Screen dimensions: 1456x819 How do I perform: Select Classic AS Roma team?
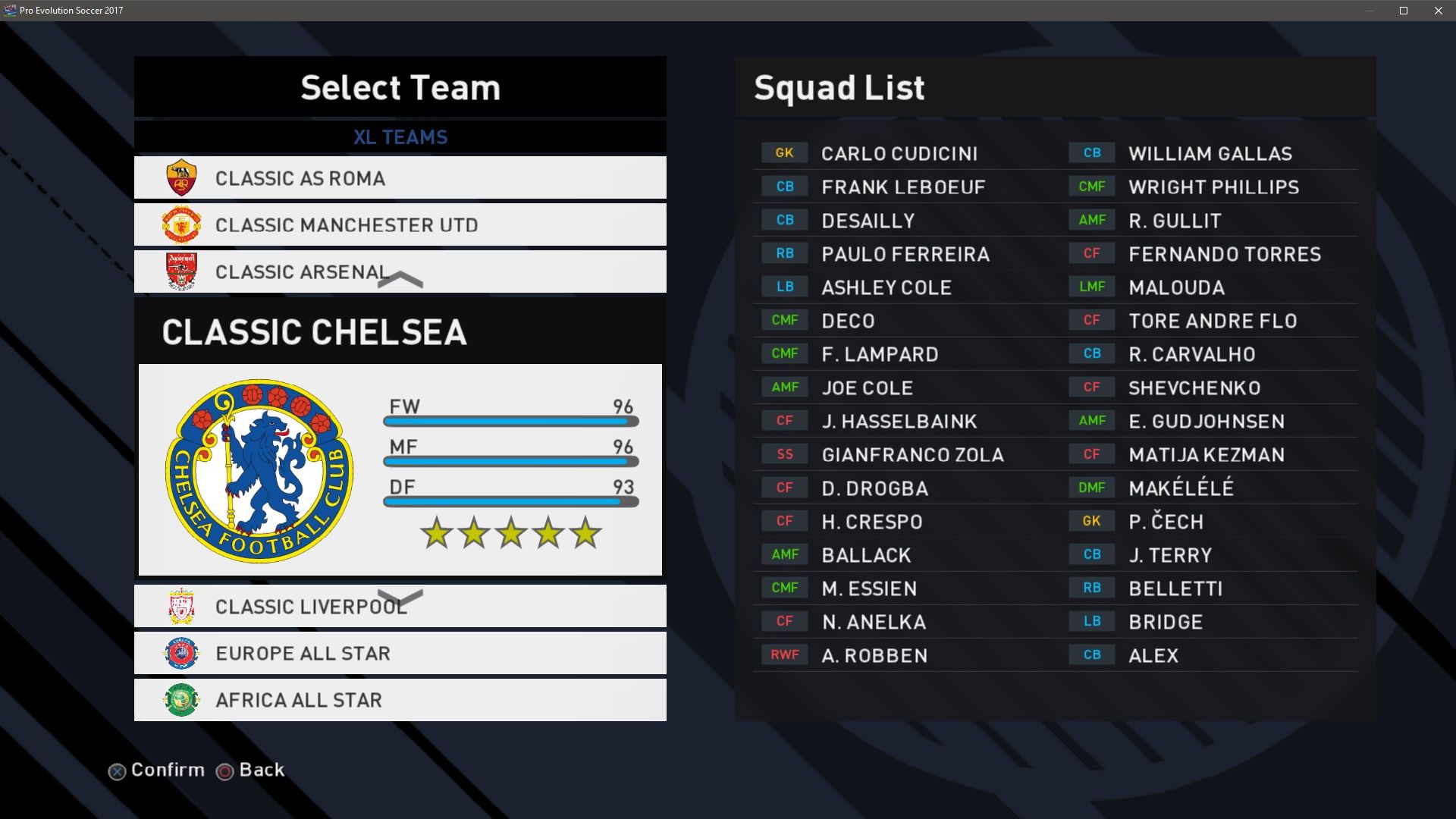[400, 178]
